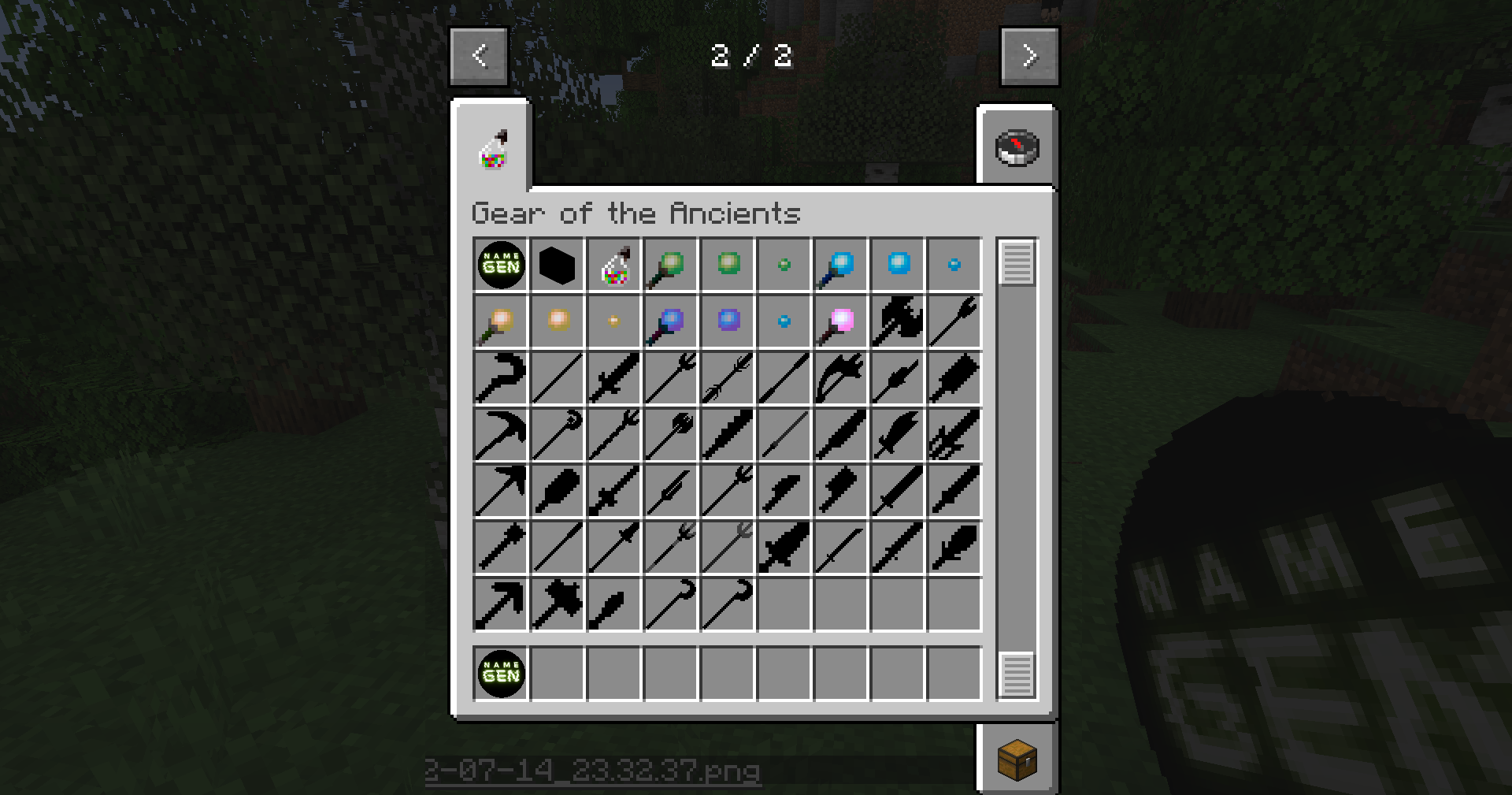Screen dimensions: 1512x795
Task: Pick up the blue orb staff
Action: [x=839, y=264]
